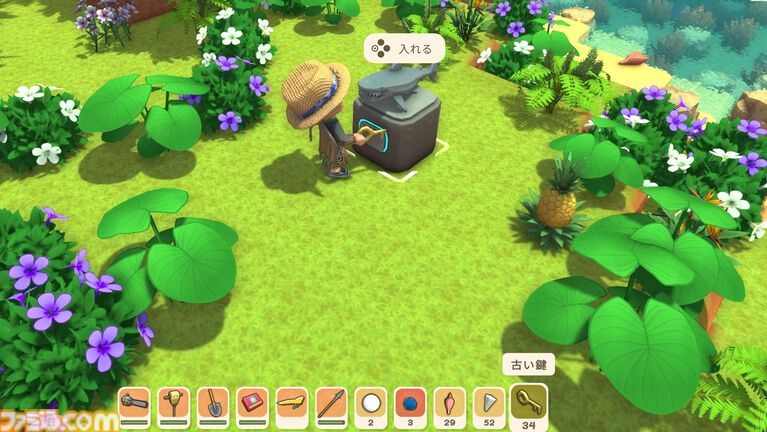This screenshot has width=767, height=432.
Task: Pick the white stone shard slot
Action: point(488,403)
